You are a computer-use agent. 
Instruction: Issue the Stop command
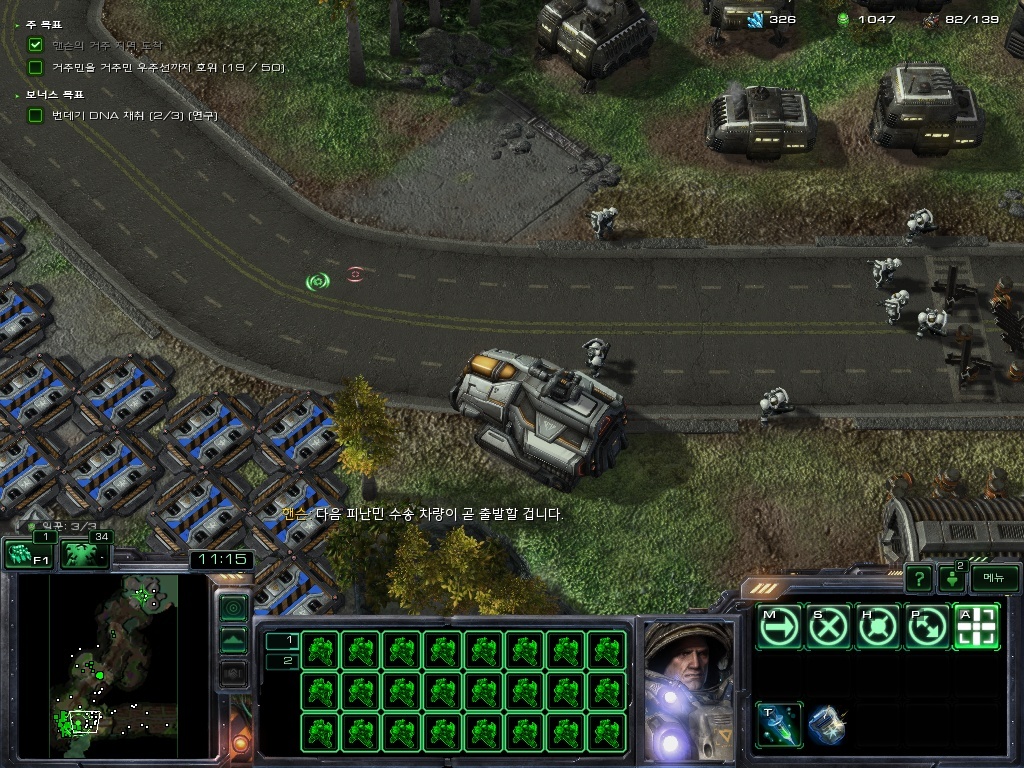[828, 627]
